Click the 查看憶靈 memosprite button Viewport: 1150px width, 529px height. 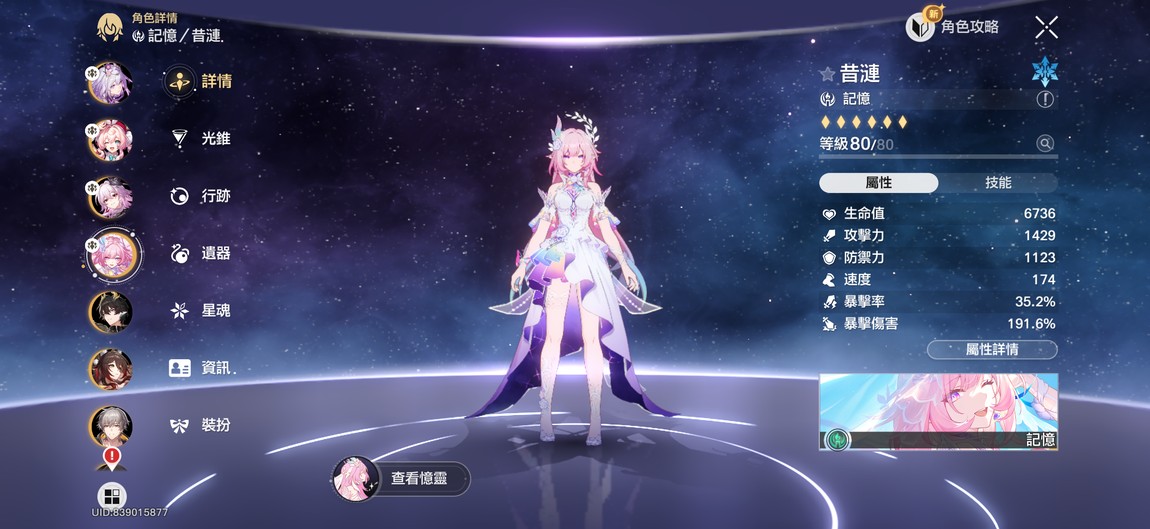[x=401, y=479]
